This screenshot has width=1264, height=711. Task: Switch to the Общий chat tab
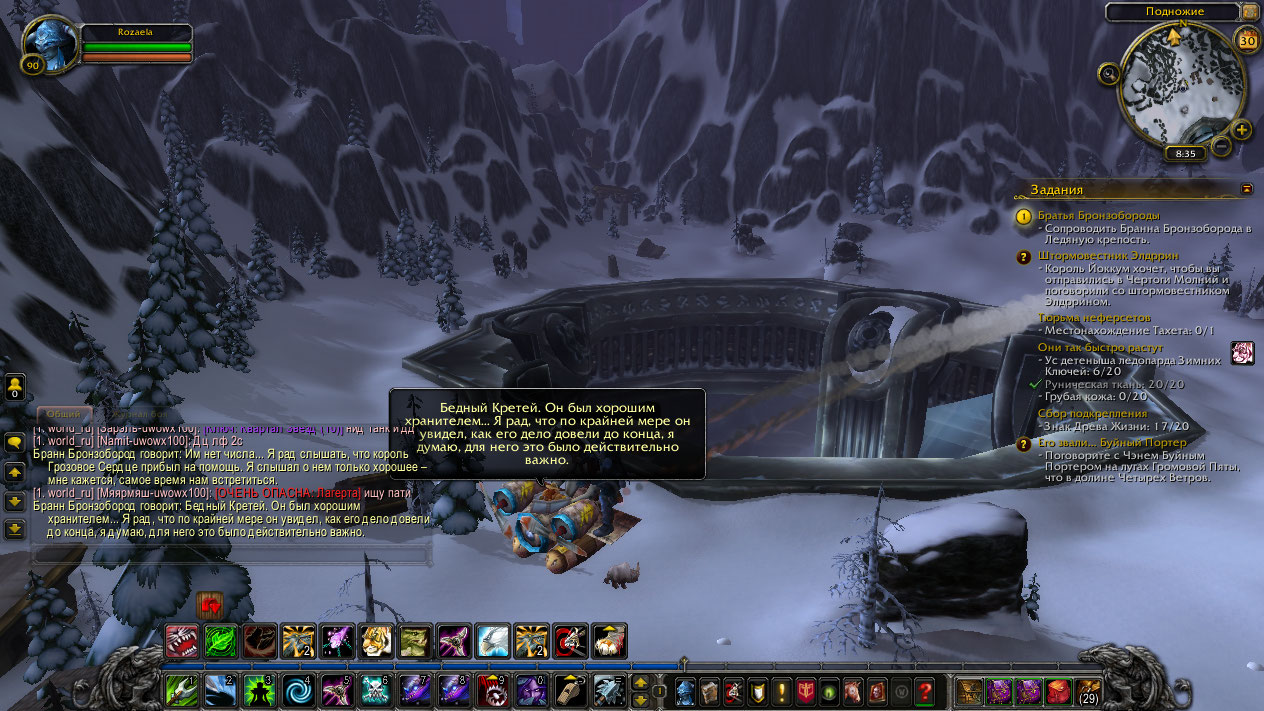click(64, 412)
